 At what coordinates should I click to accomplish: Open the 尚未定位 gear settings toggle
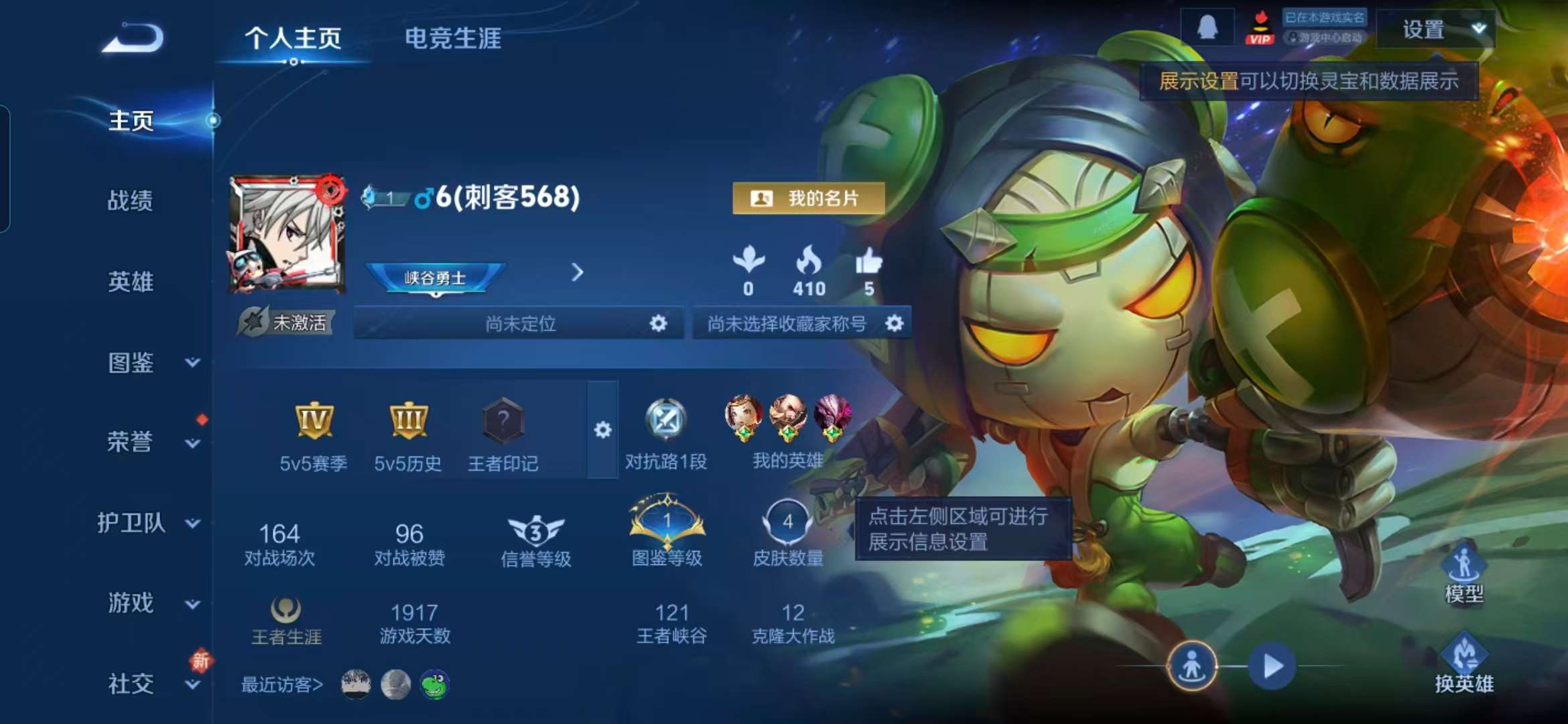tap(659, 323)
